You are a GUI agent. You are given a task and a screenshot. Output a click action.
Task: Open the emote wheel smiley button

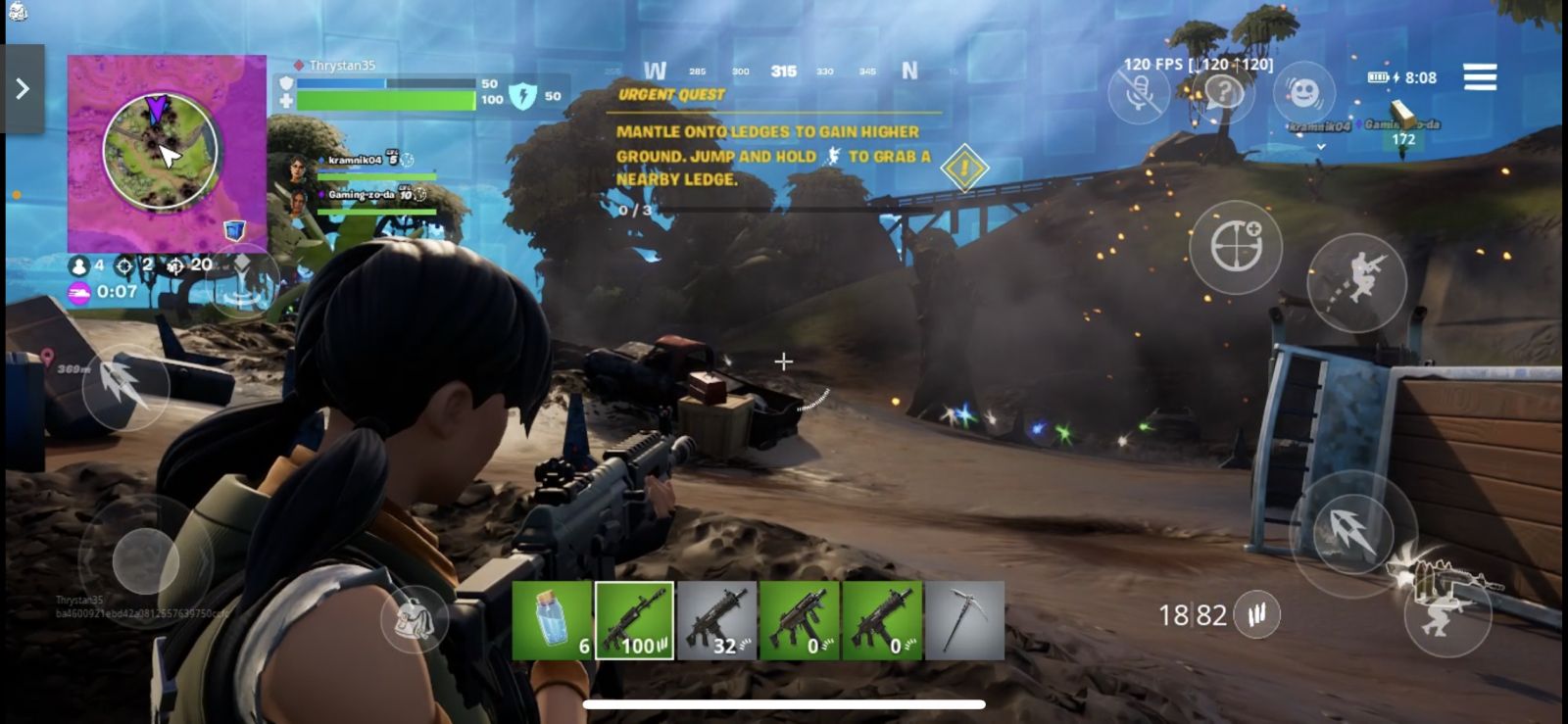(x=1304, y=94)
